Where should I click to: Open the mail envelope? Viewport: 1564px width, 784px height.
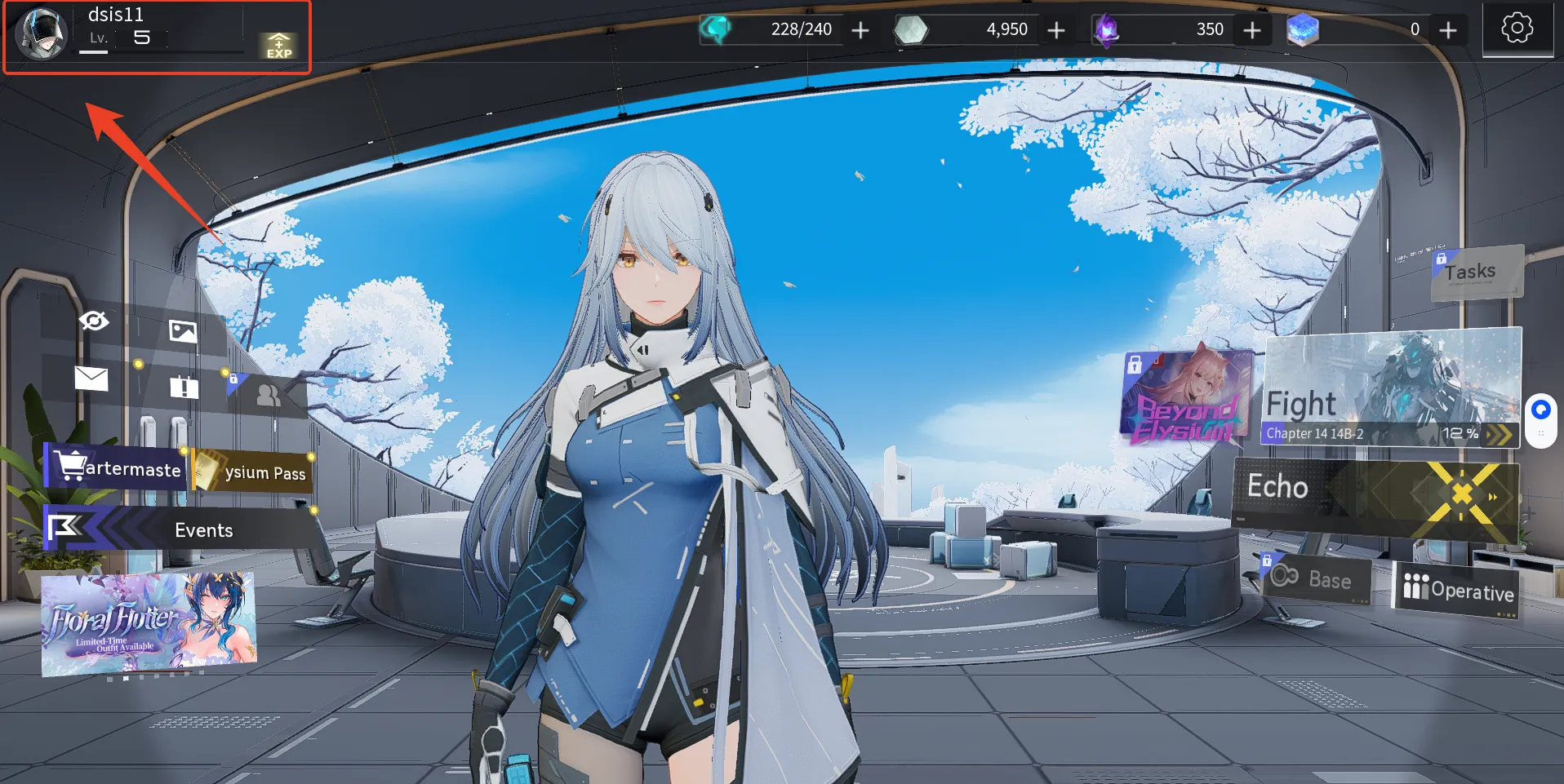click(91, 379)
